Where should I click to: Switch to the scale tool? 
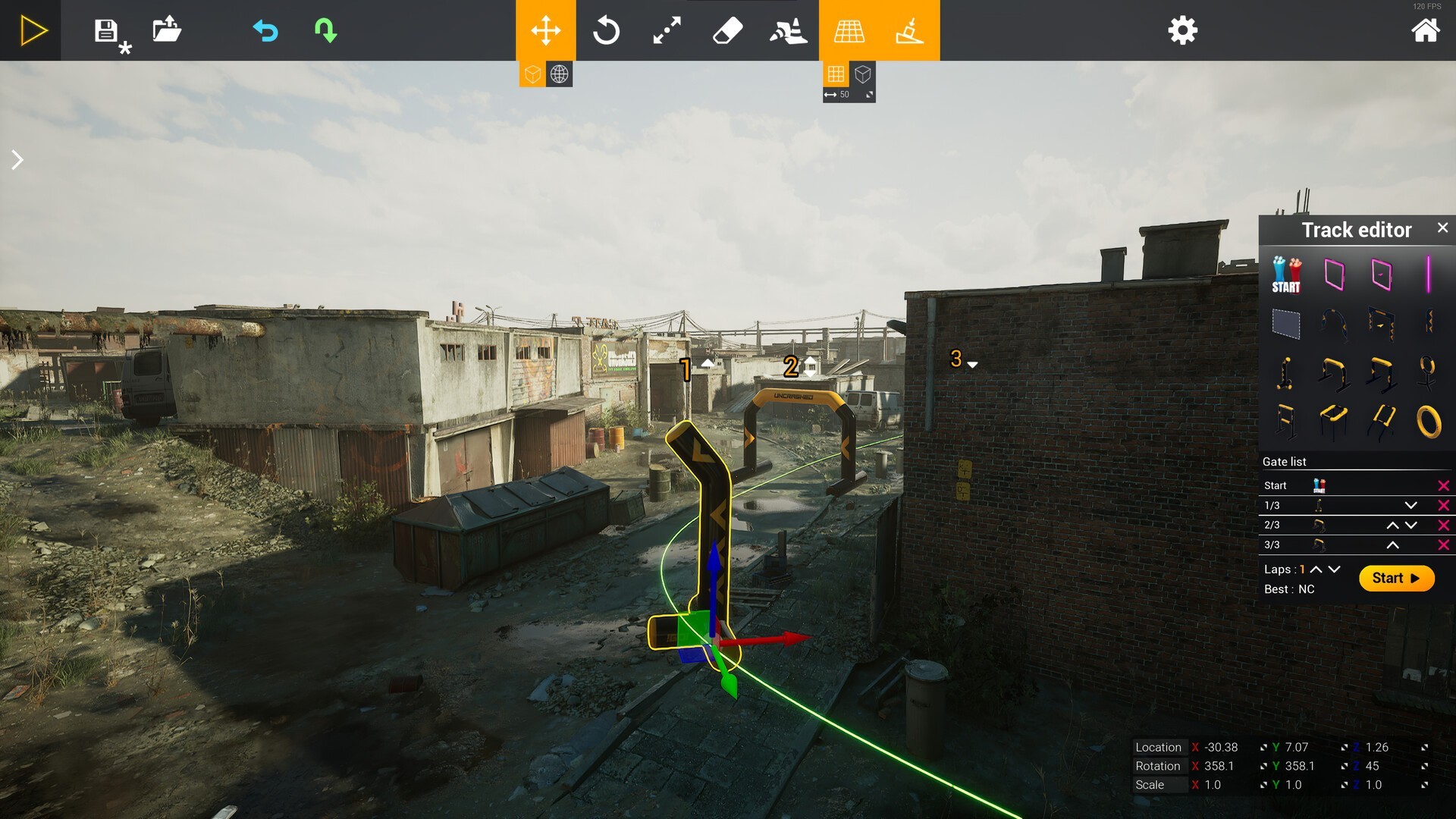pos(667,31)
